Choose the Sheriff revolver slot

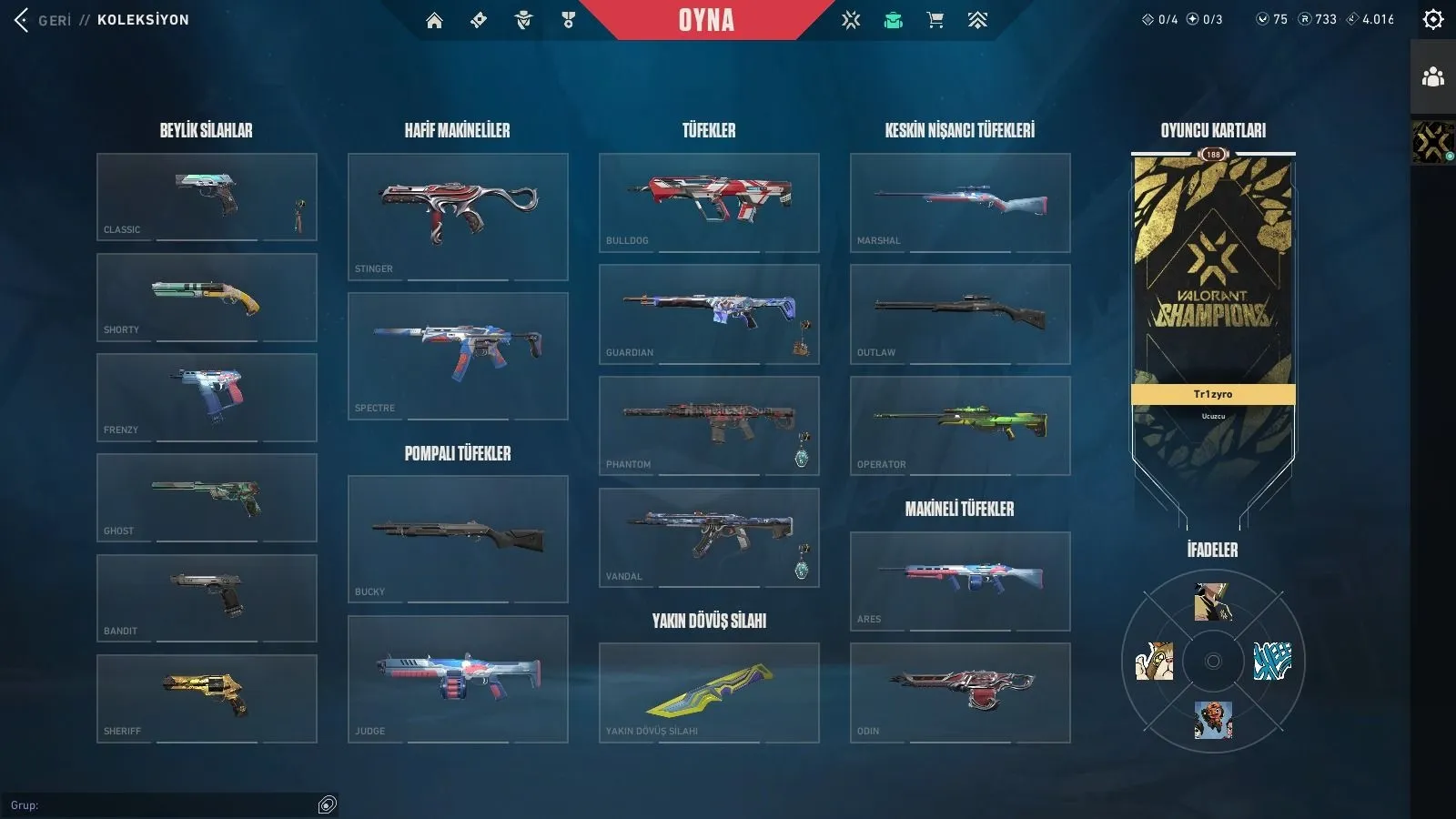click(207, 698)
